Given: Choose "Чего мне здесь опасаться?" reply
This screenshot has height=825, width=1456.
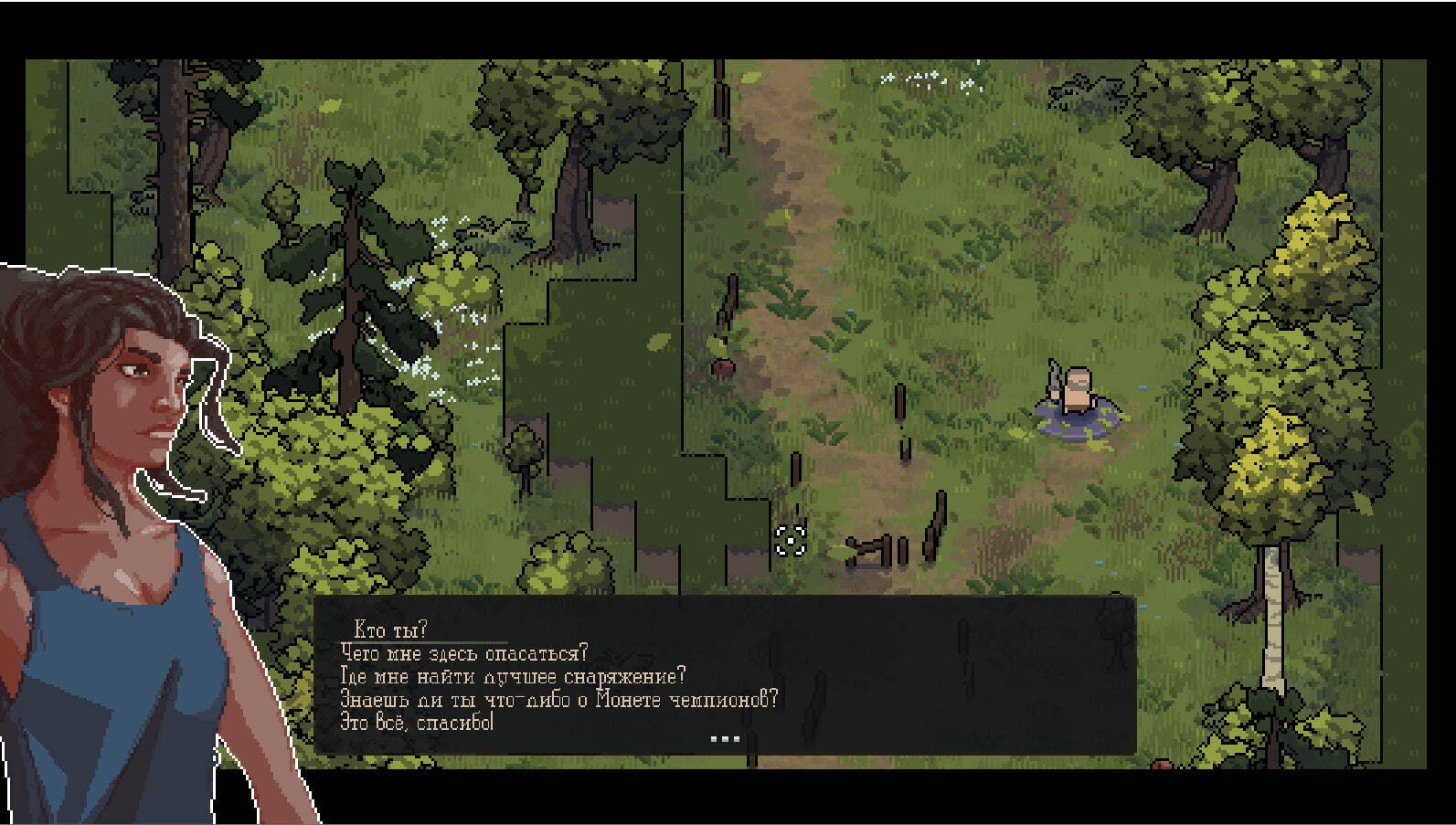Looking at the screenshot, I should (463, 653).
